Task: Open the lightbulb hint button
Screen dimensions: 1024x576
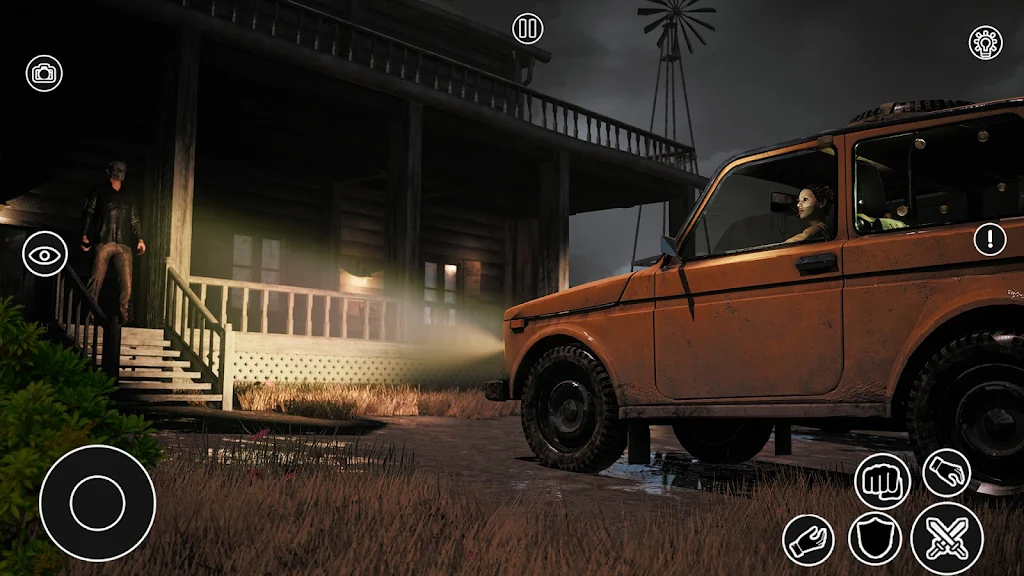Action: [986, 42]
